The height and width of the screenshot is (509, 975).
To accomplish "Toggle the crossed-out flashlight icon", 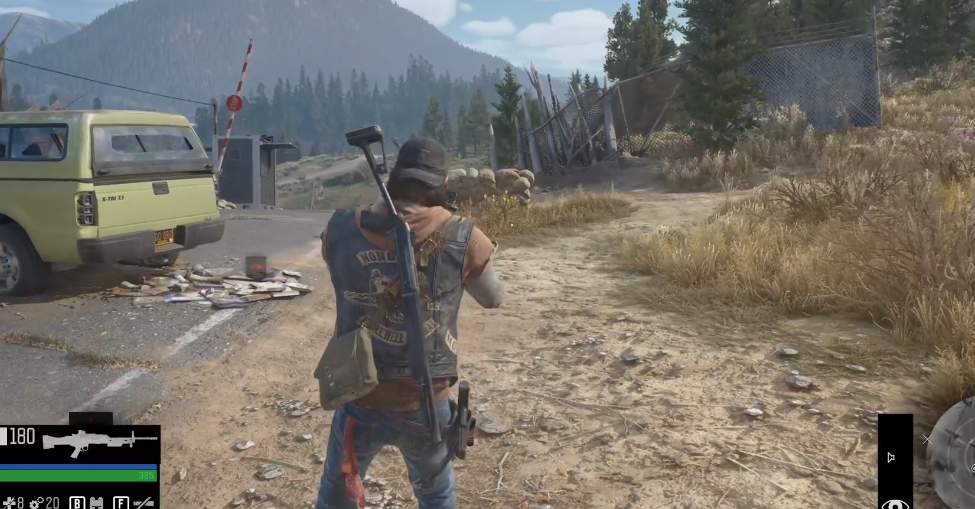I will click(x=144, y=502).
